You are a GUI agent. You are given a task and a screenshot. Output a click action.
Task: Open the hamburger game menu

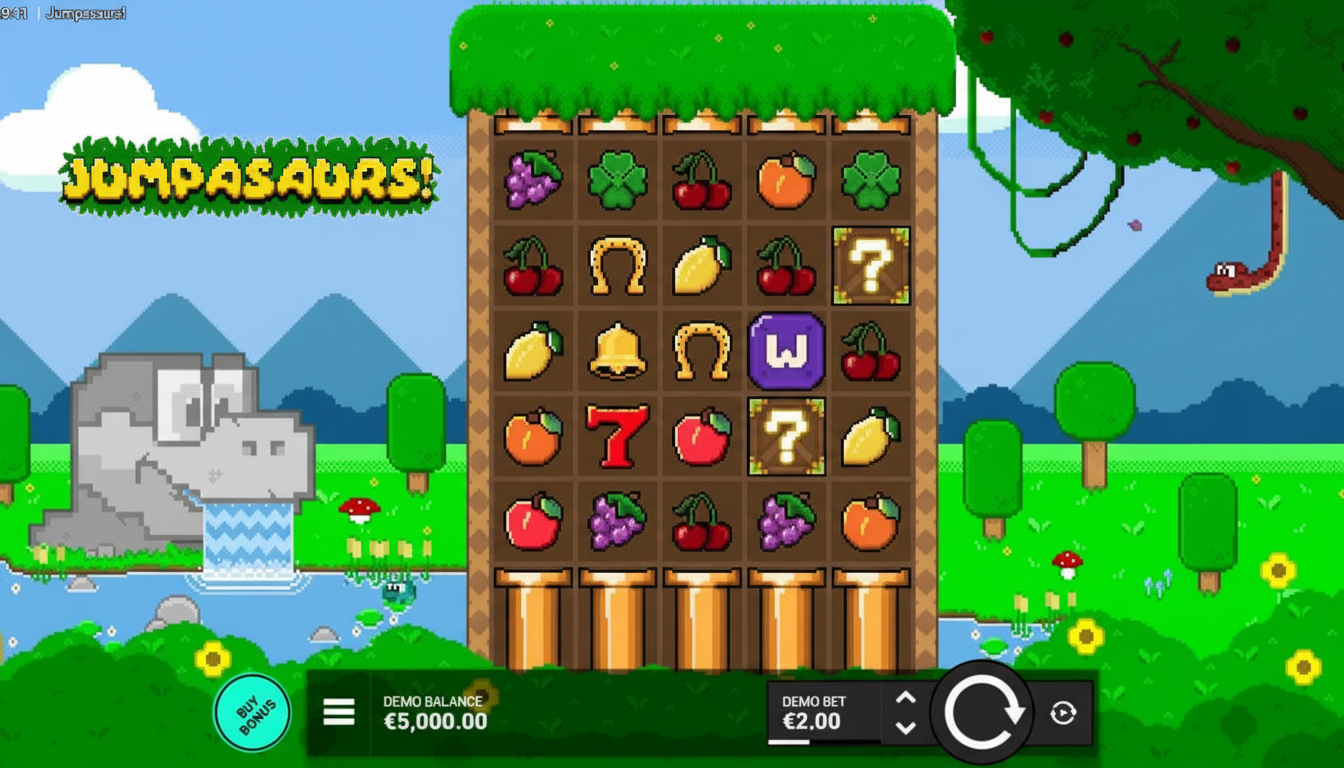point(339,712)
